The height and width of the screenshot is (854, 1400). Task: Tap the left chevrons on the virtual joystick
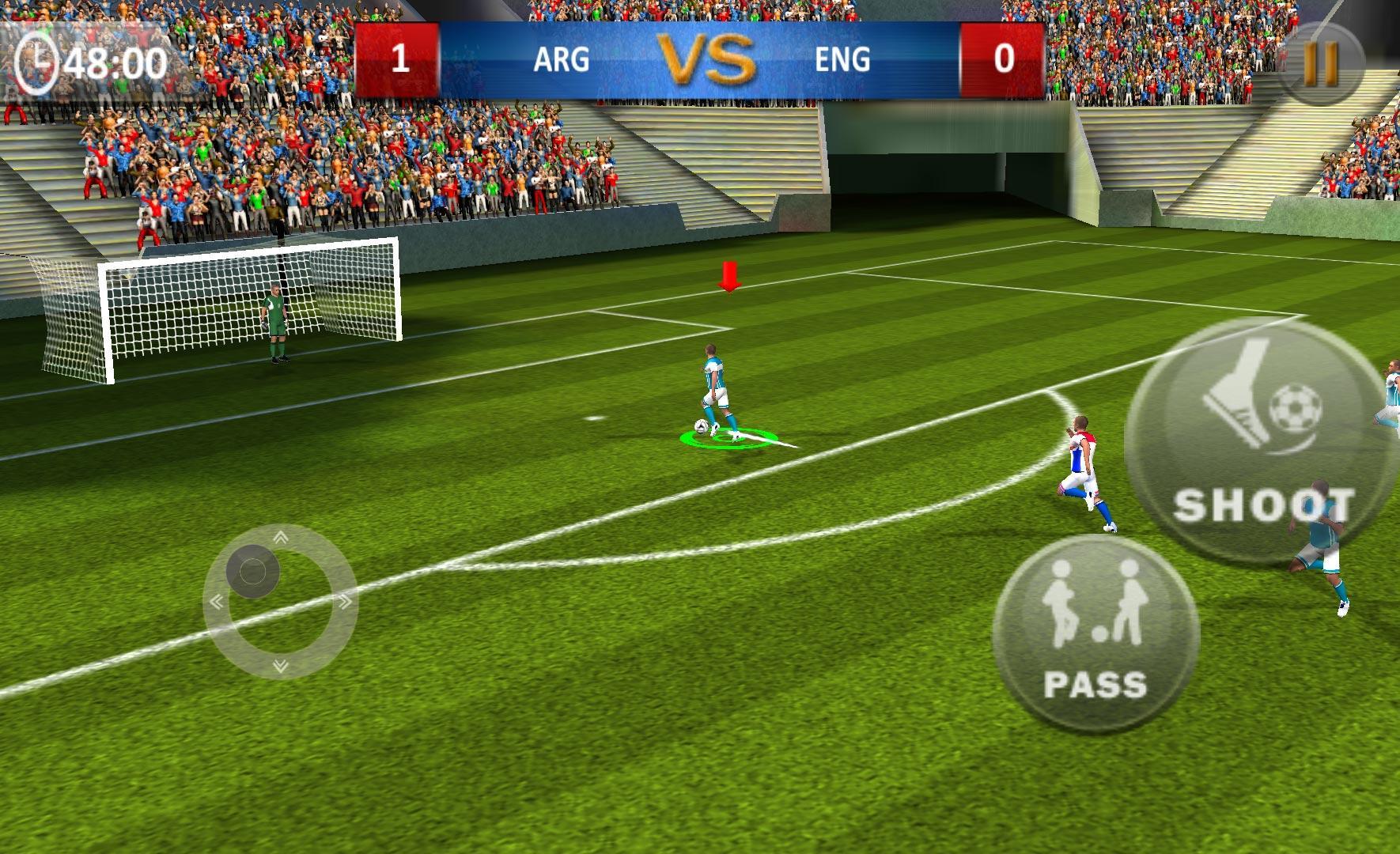coord(218,603)
